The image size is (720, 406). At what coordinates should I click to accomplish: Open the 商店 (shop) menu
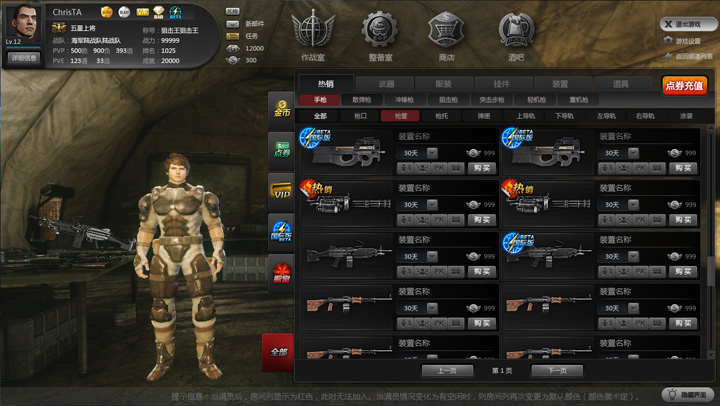pos(446,36)
